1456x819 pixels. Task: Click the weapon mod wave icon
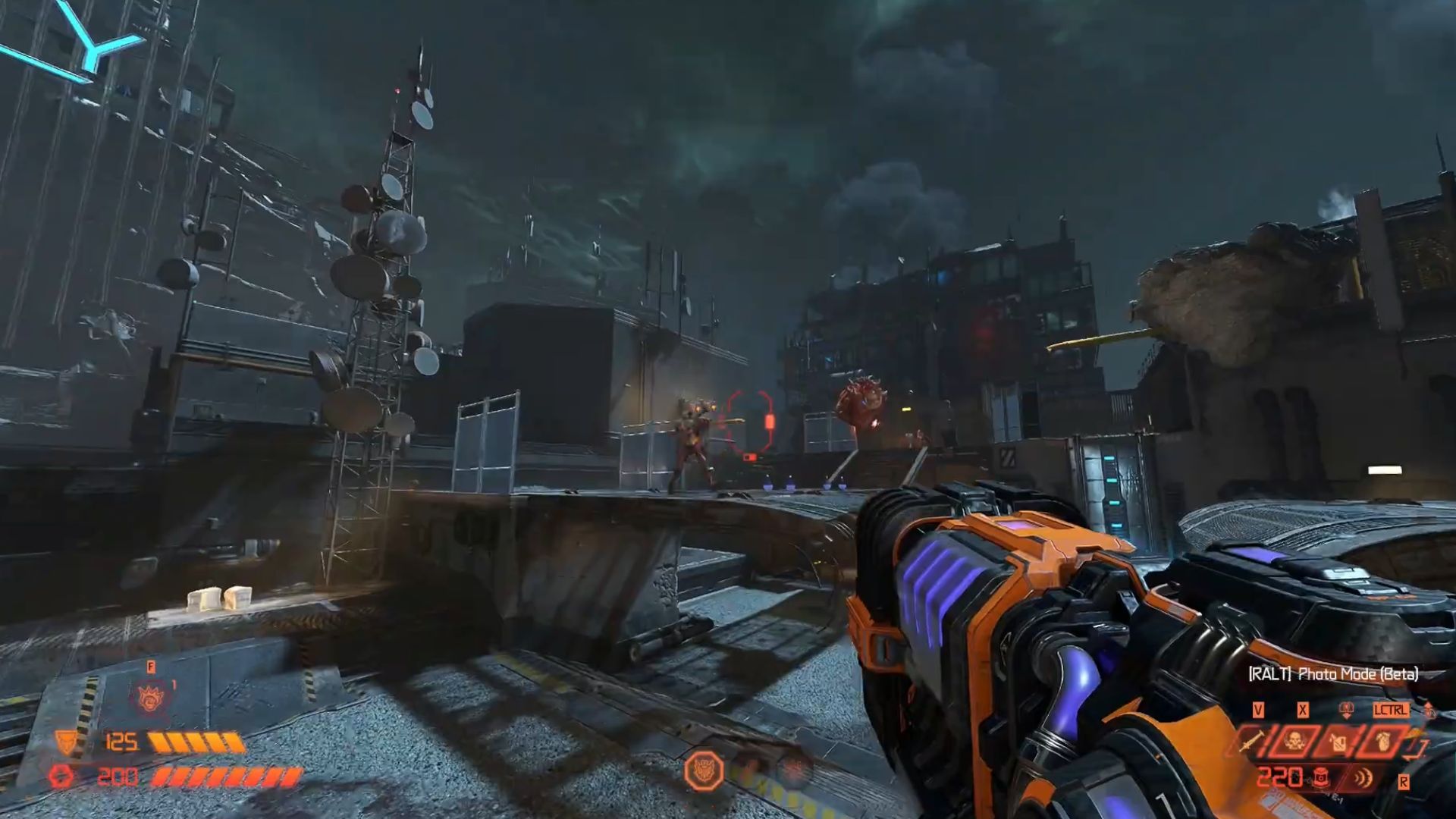pyautogui.click(x=1363, y=778)
